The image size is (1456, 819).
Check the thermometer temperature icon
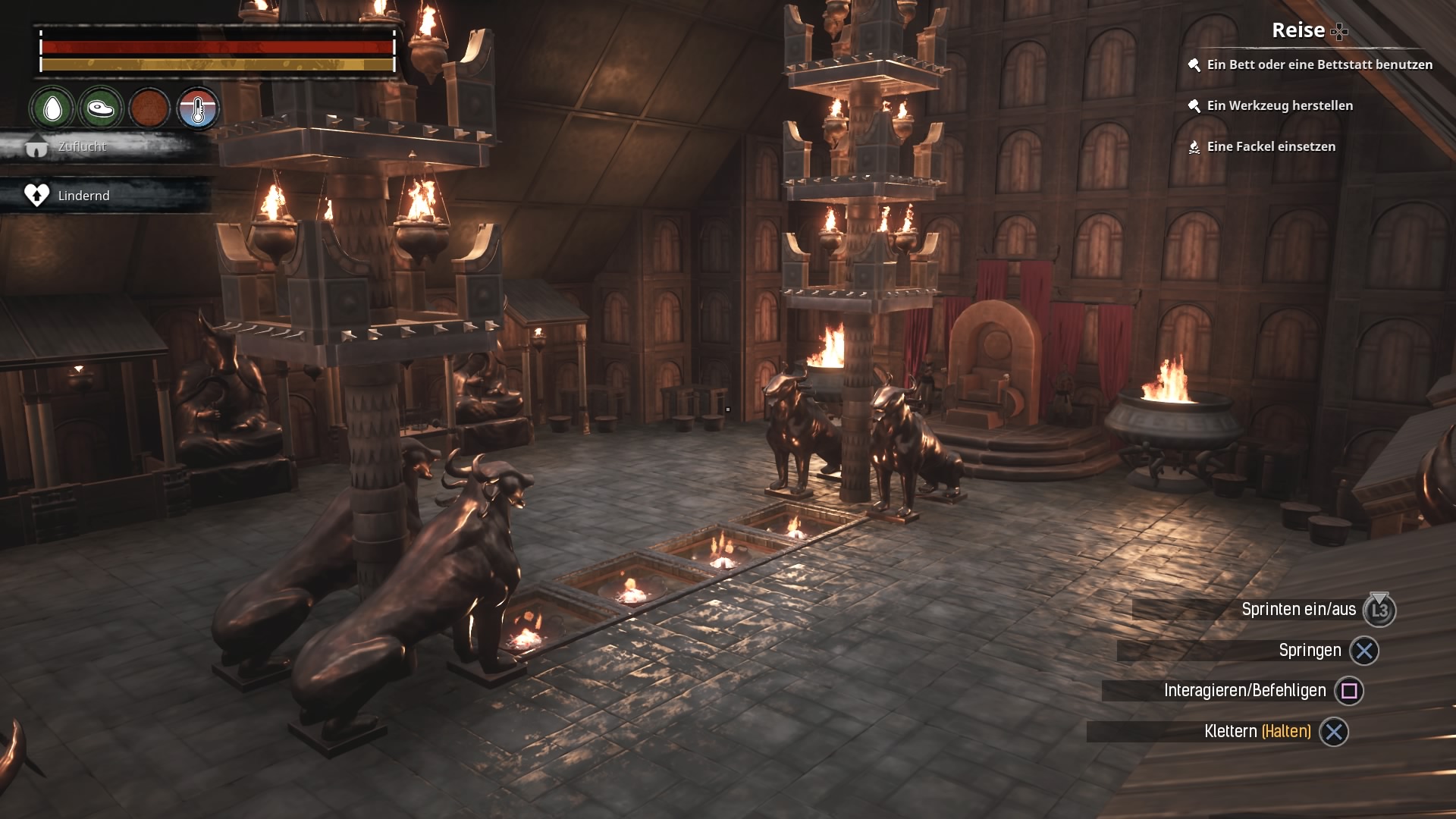point(198,109)
